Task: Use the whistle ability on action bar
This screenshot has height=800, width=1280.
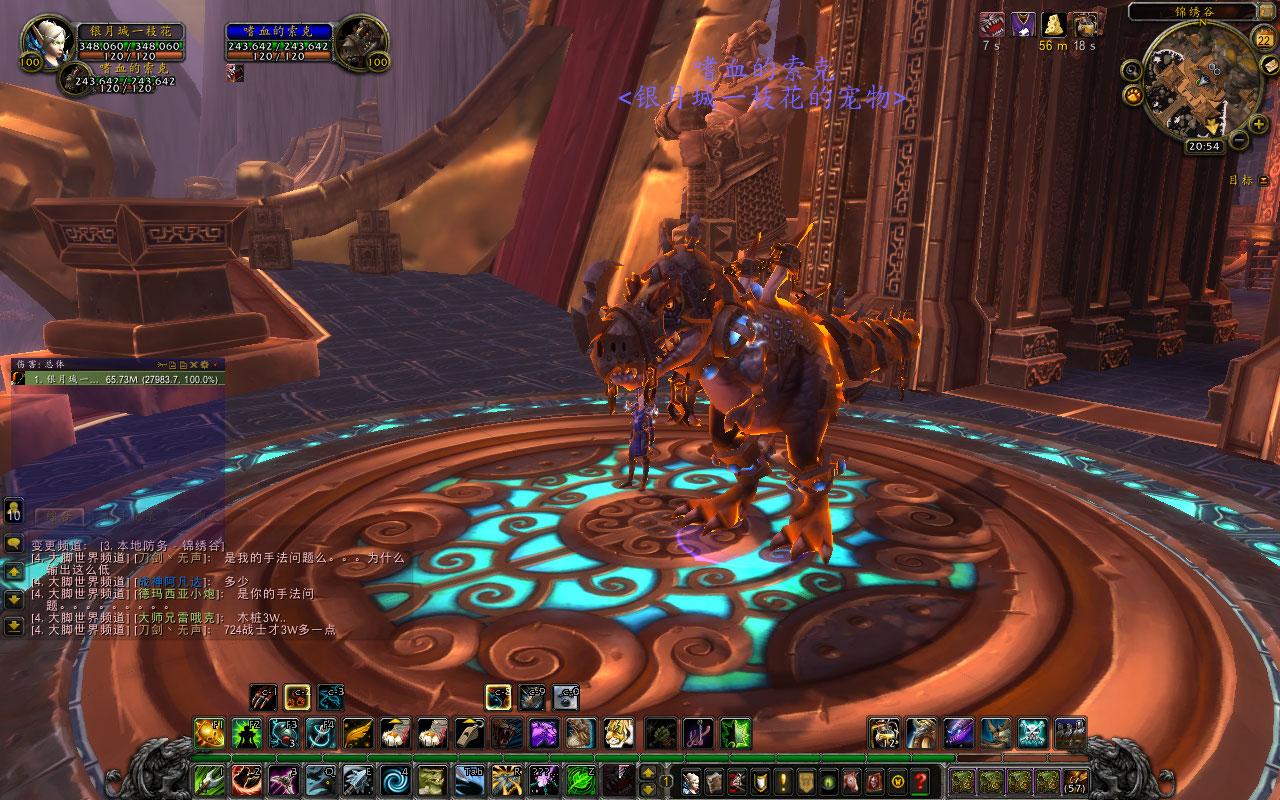Action: [x=466, y=733]
